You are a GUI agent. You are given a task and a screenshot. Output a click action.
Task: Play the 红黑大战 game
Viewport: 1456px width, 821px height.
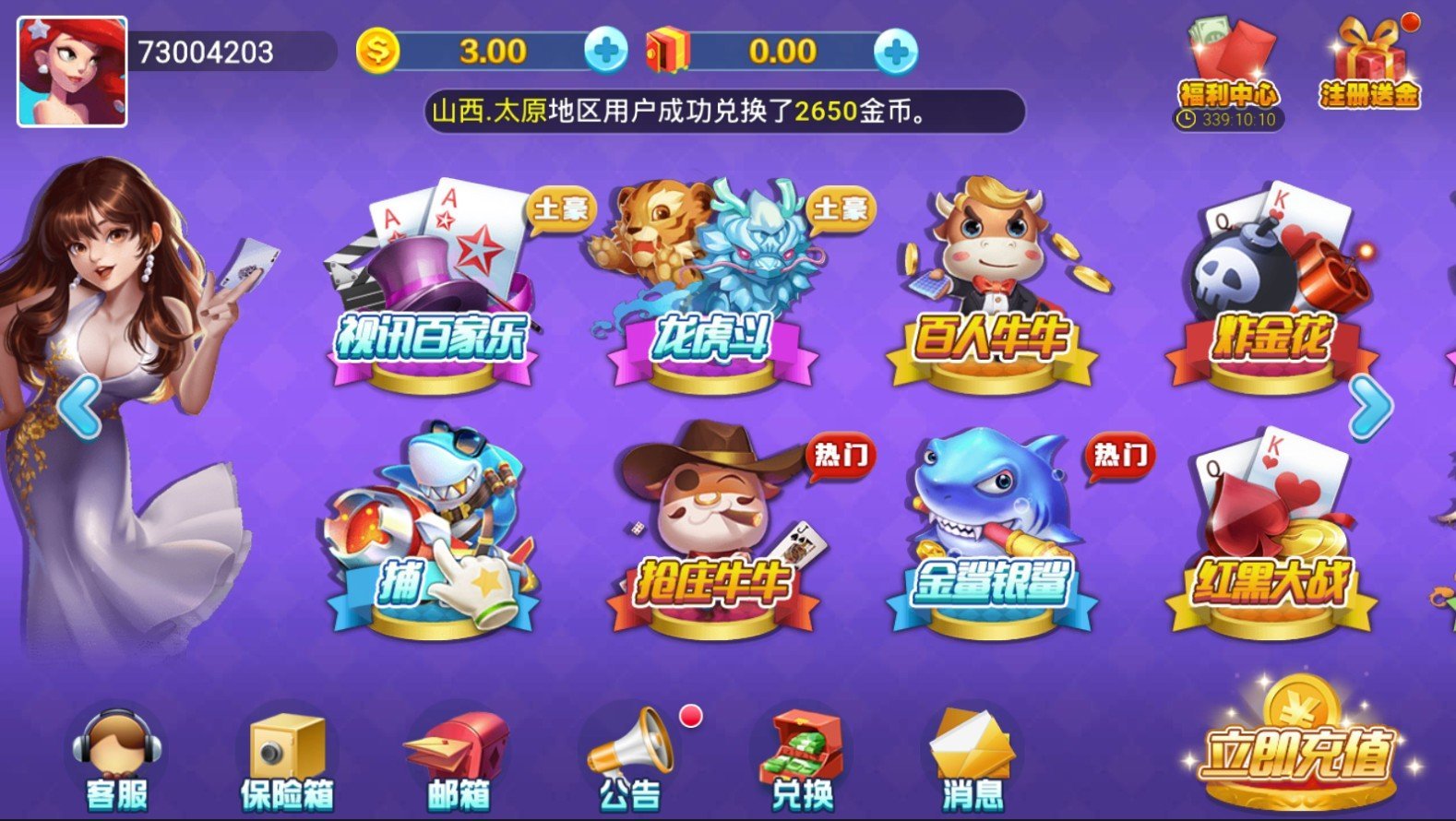tap(1271, 535)
